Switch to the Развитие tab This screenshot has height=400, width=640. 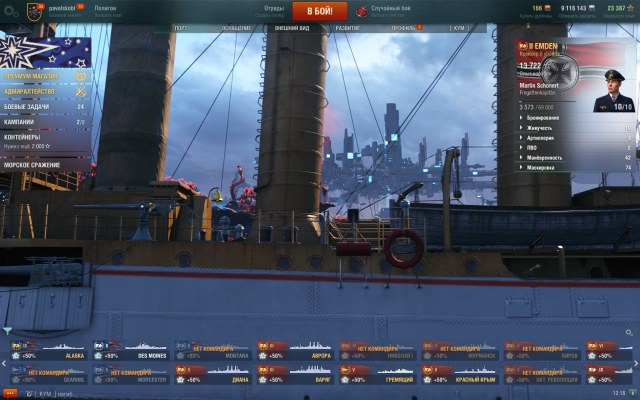[x=348, y=28]
